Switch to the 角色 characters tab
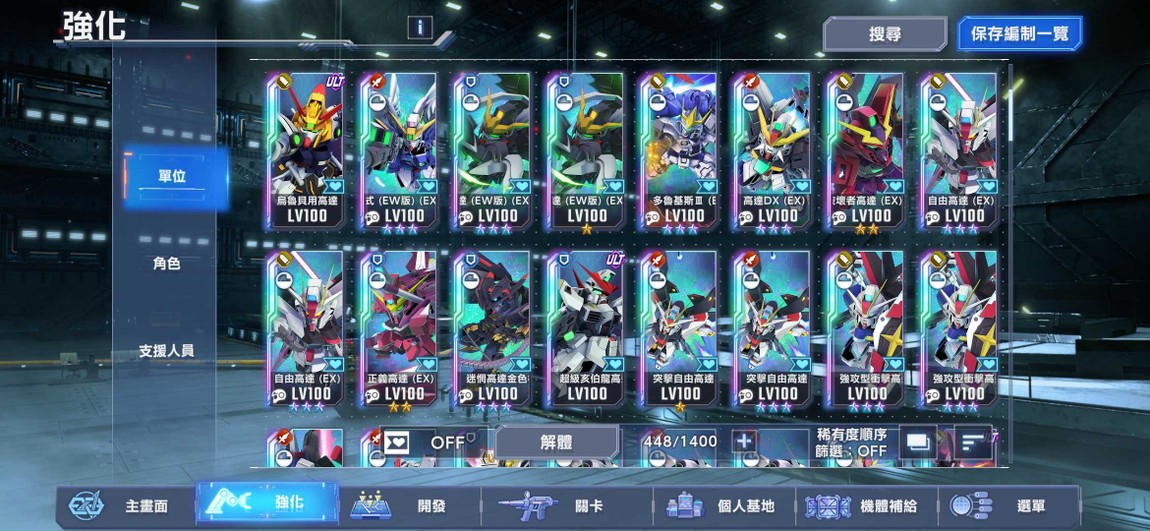 click(x=167, y=264)
